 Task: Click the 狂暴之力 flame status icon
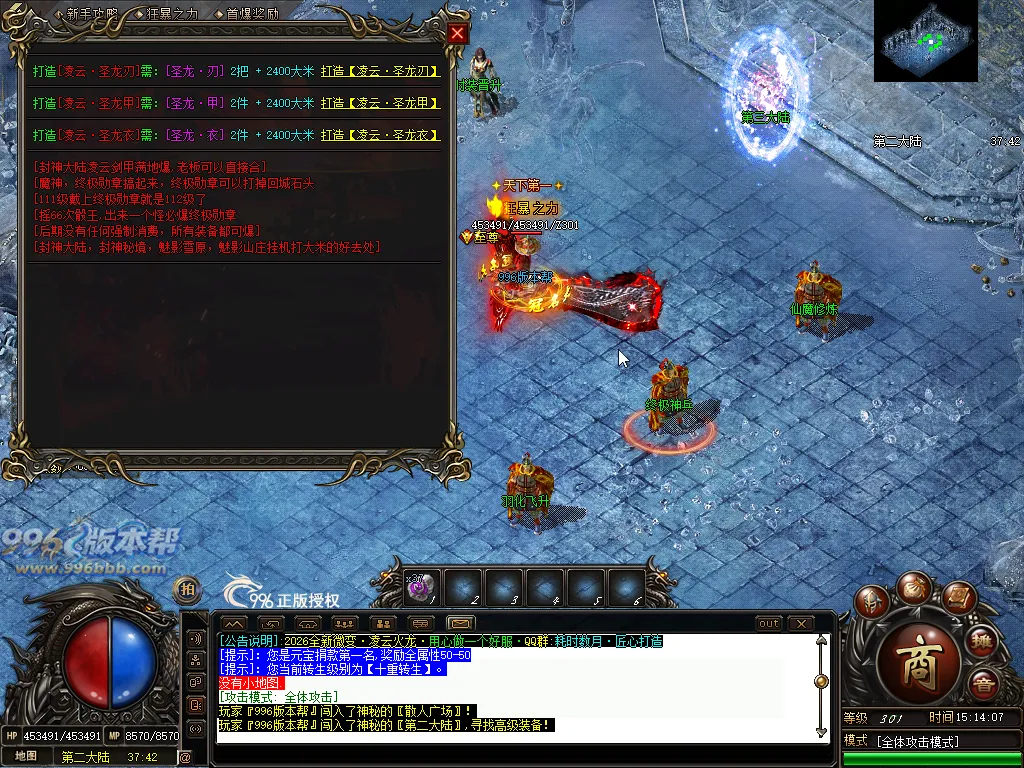point(493,207)
